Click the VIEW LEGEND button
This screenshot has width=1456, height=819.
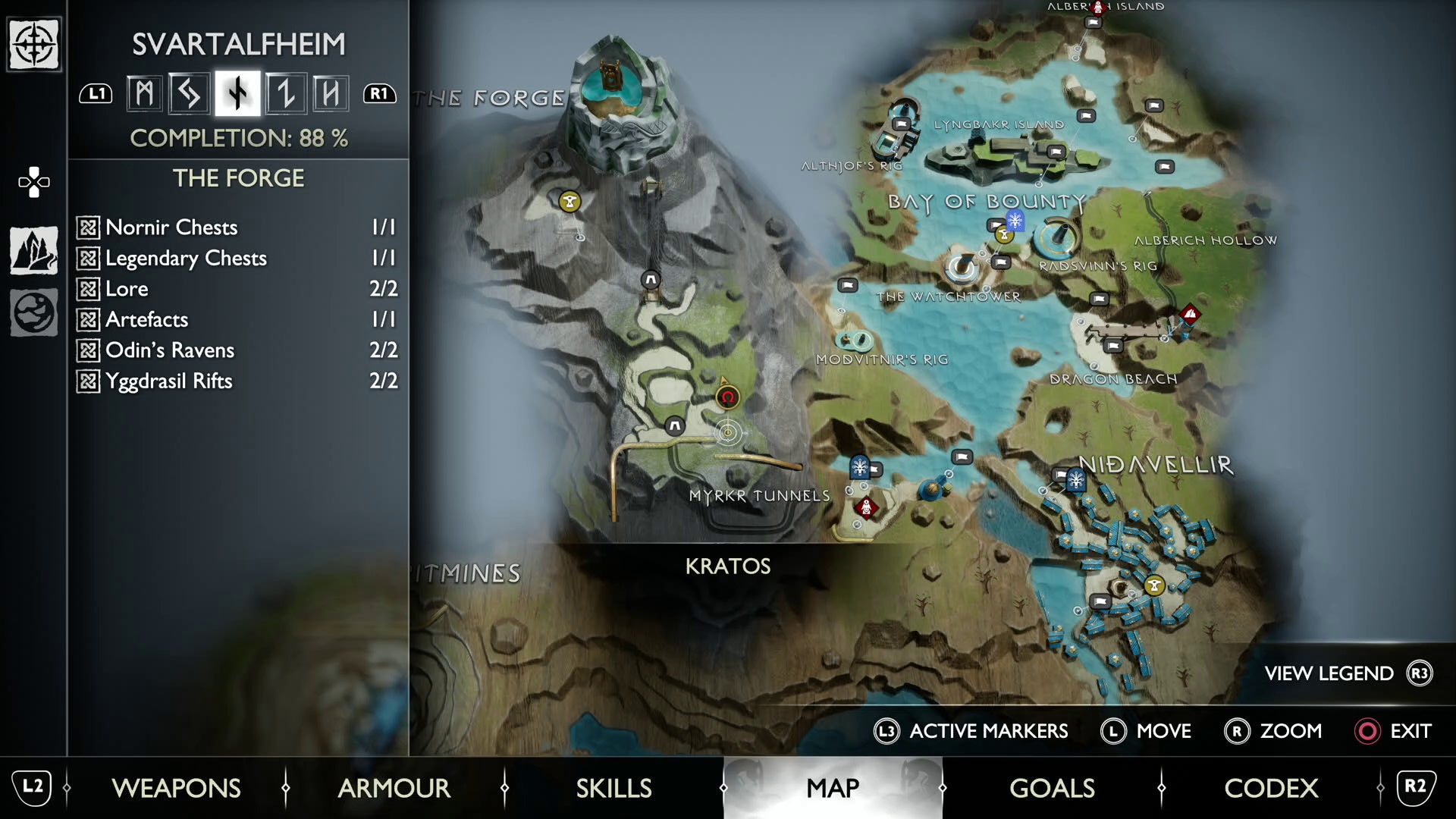click(x=1329, y=673)
